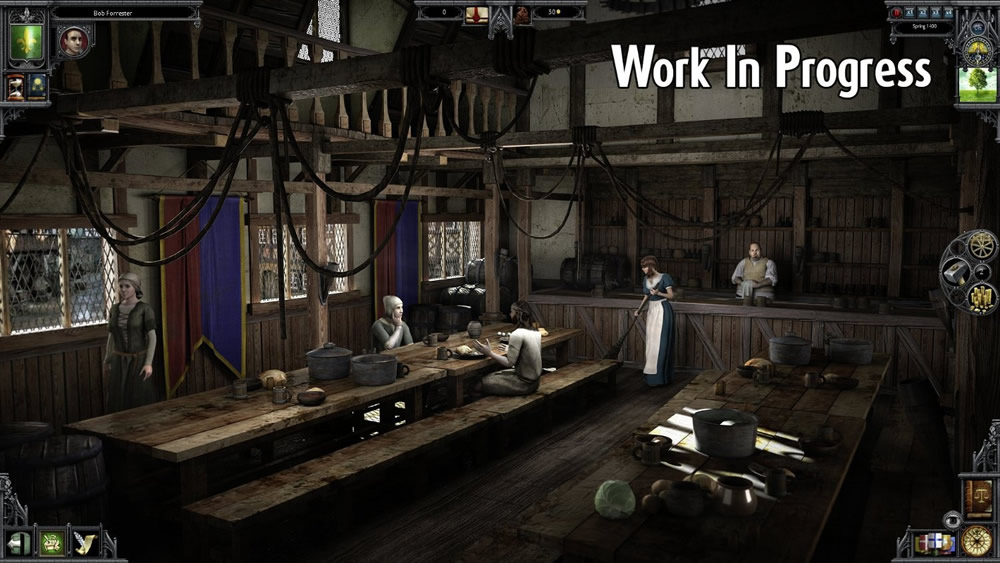Select the pewter mug action icon
This screenshot has width=1000, height=563.
[955, 271]
